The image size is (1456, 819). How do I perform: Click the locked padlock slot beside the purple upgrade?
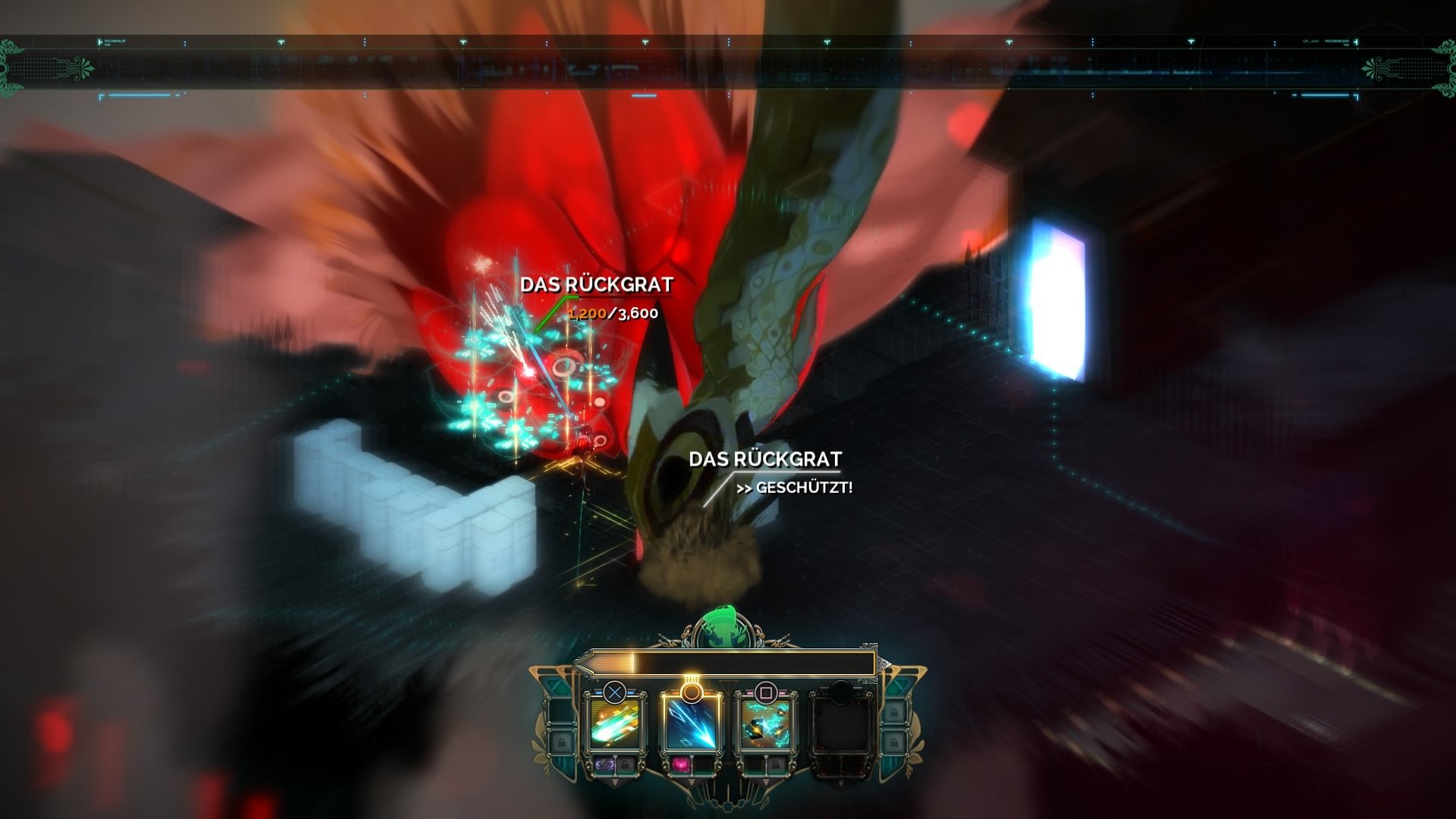(x=626, y=765)
